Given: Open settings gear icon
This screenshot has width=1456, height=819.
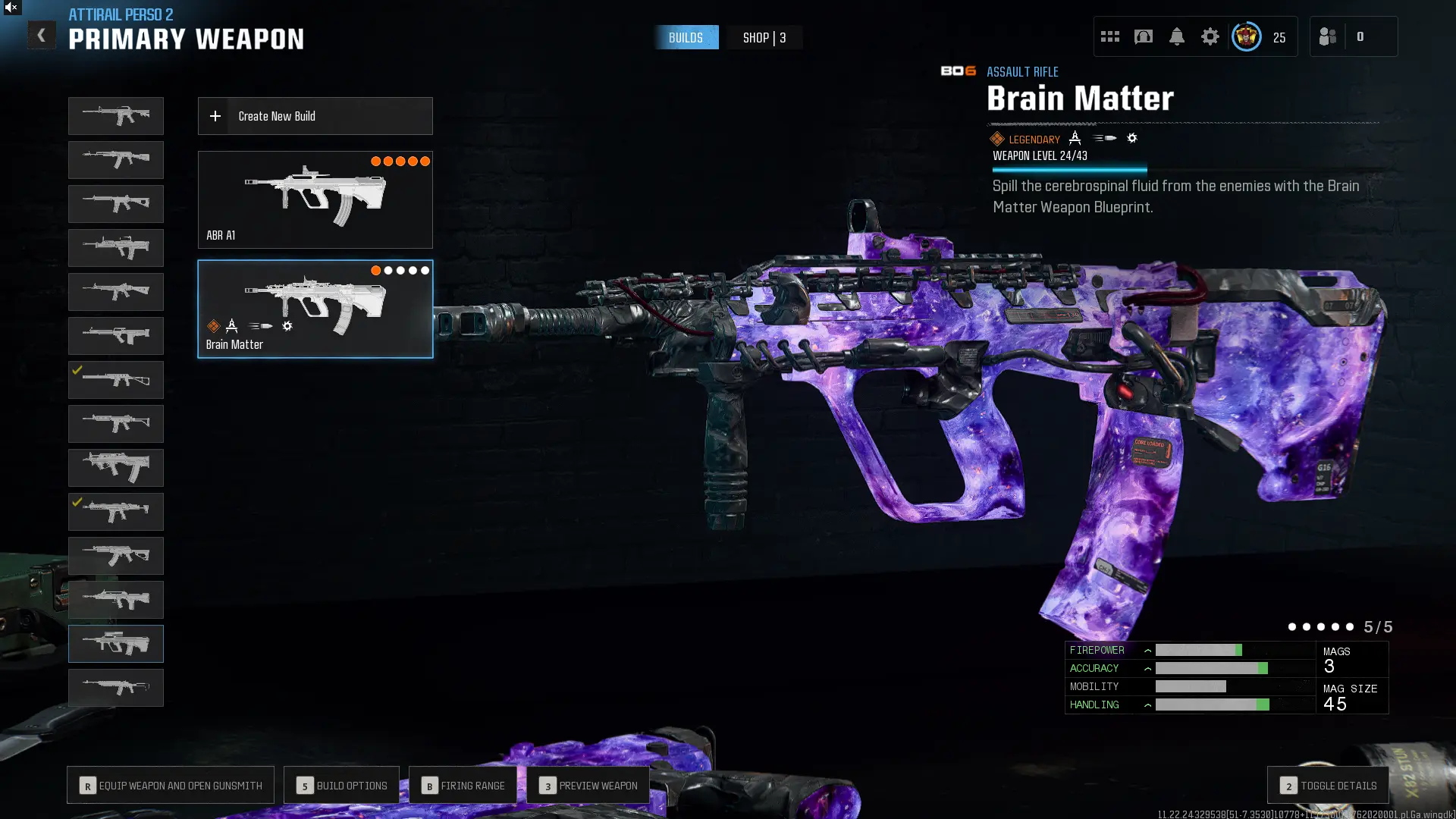Looking at the screenshot, I should pyautogui.click(x=1210, y=36).
